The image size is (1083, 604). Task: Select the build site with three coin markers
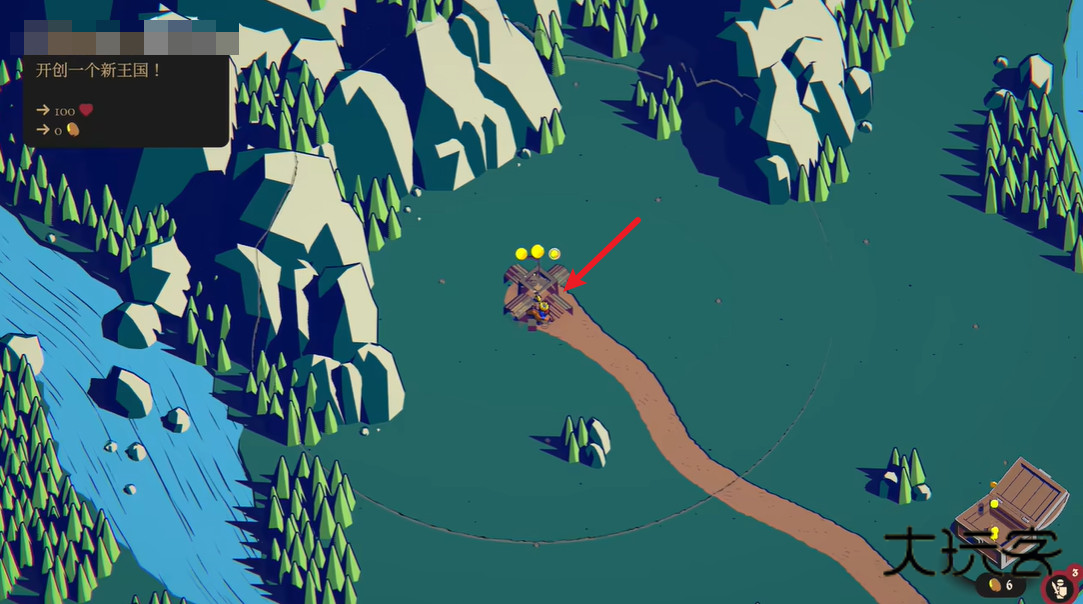pyautogui.click(x=537, y=293)
